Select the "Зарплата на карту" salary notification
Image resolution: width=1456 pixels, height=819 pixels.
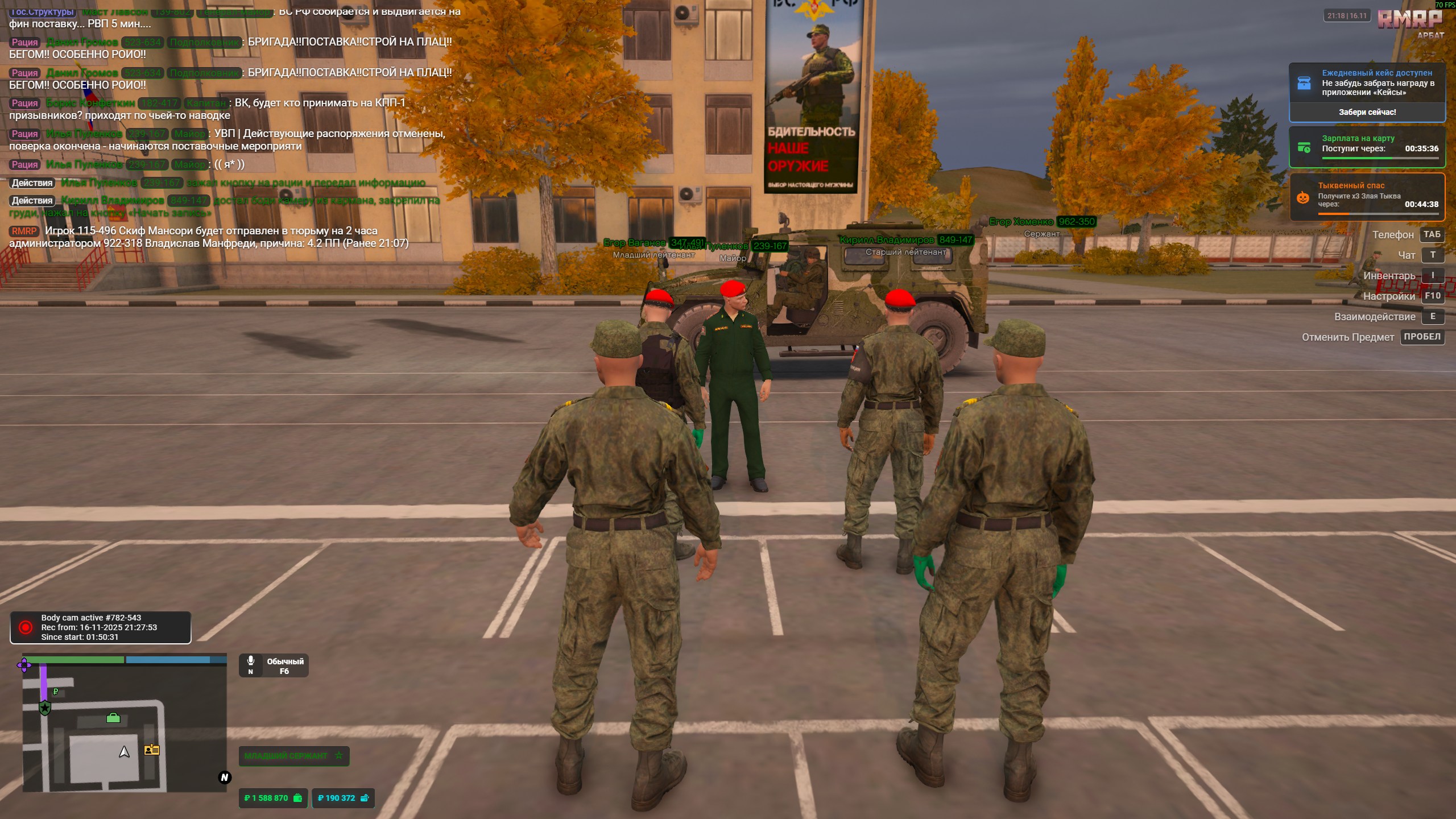click(1367, 147)
